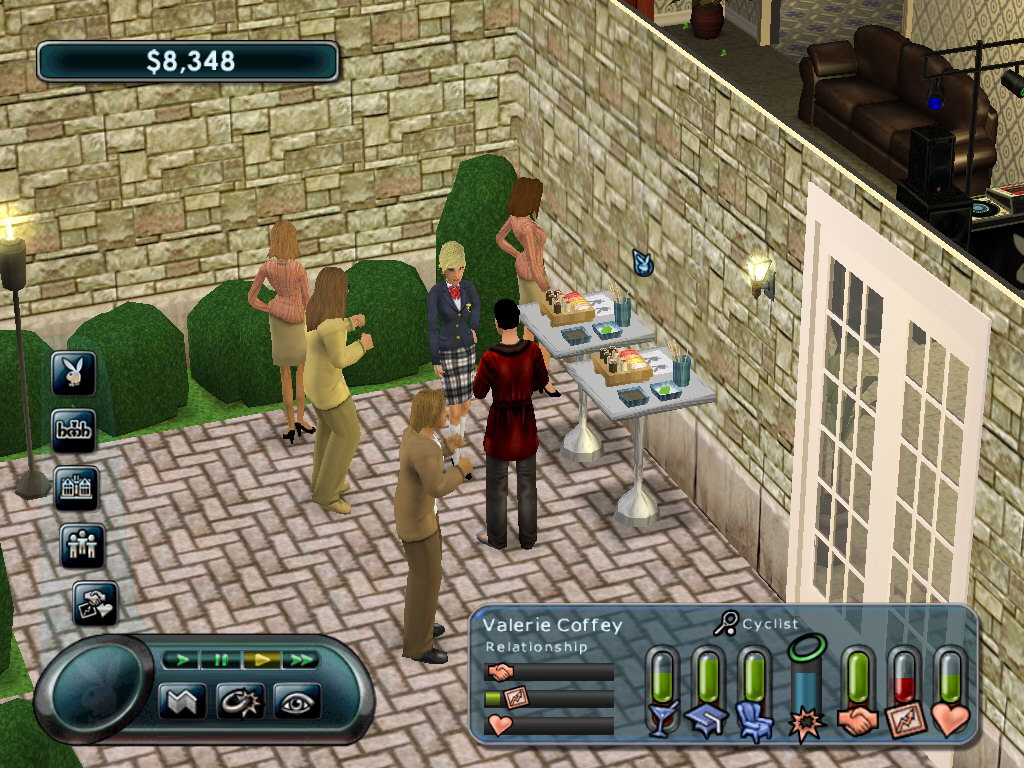Set game speed to slow play
1024x768 pixels.
[x=181, y=659]
